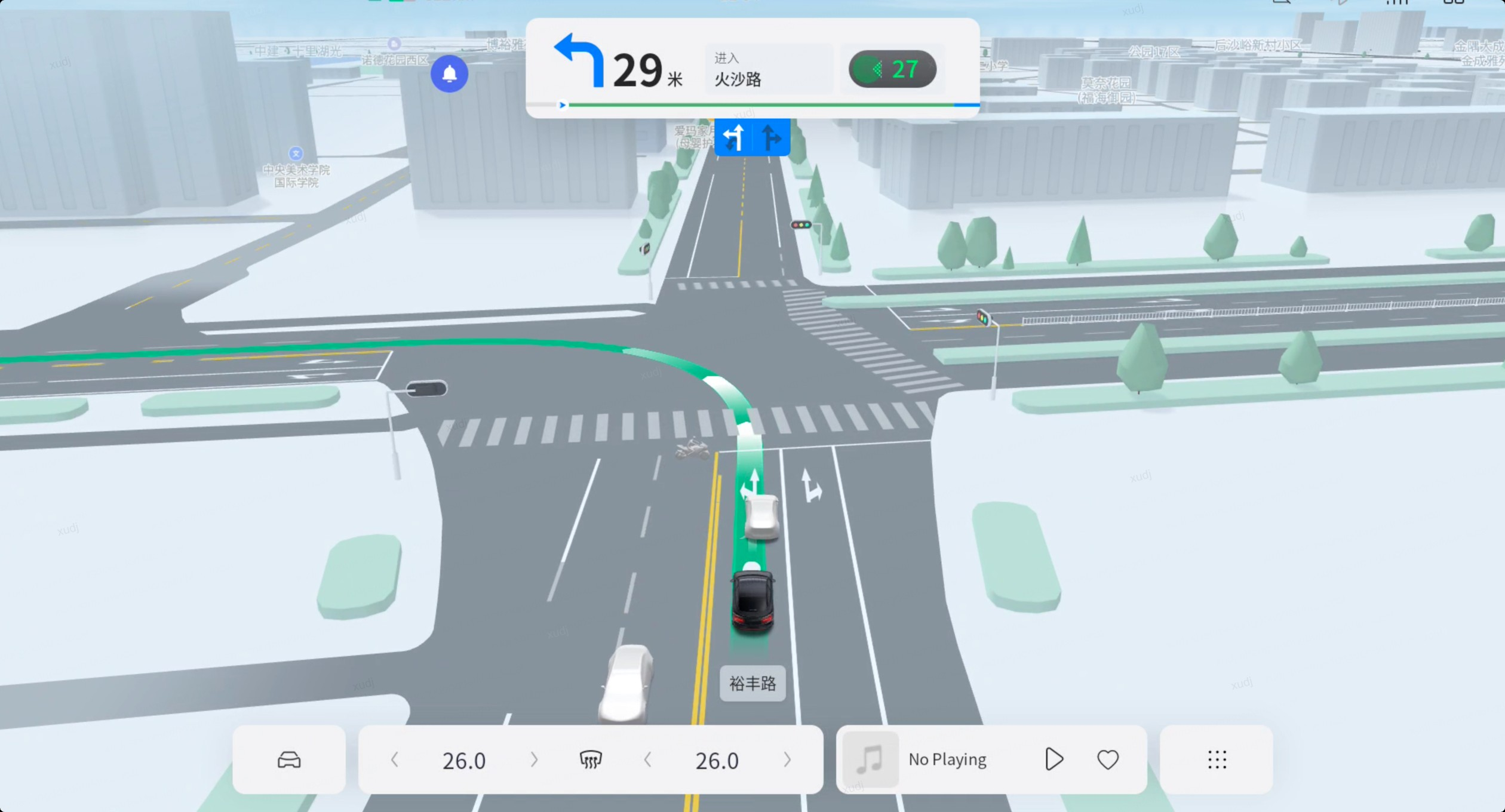
Task: Tap the blue notification bell icon
Action: (449, 73)
